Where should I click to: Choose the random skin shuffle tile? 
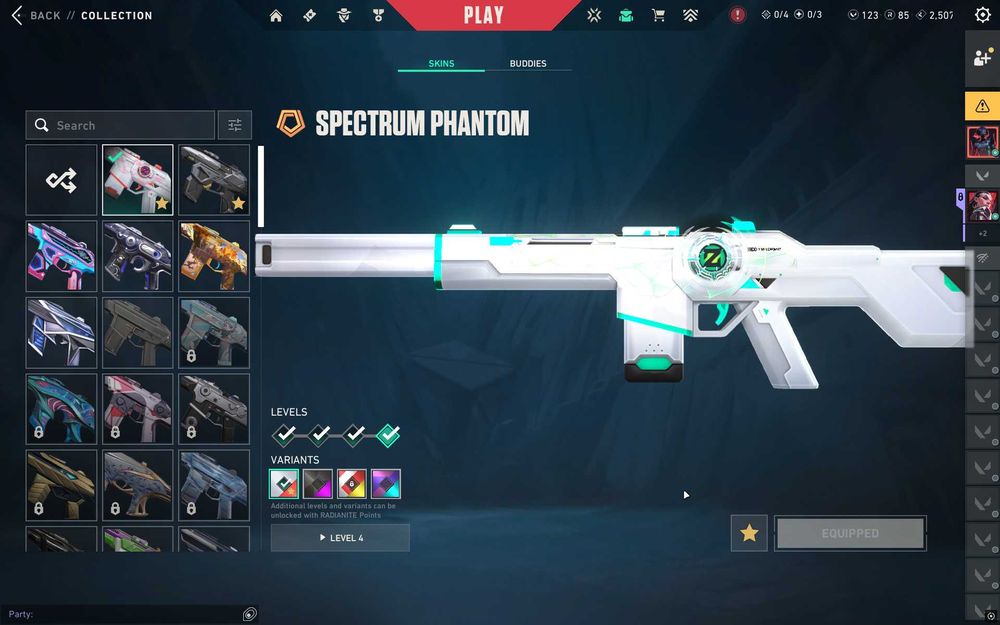(x=62, y=180)
